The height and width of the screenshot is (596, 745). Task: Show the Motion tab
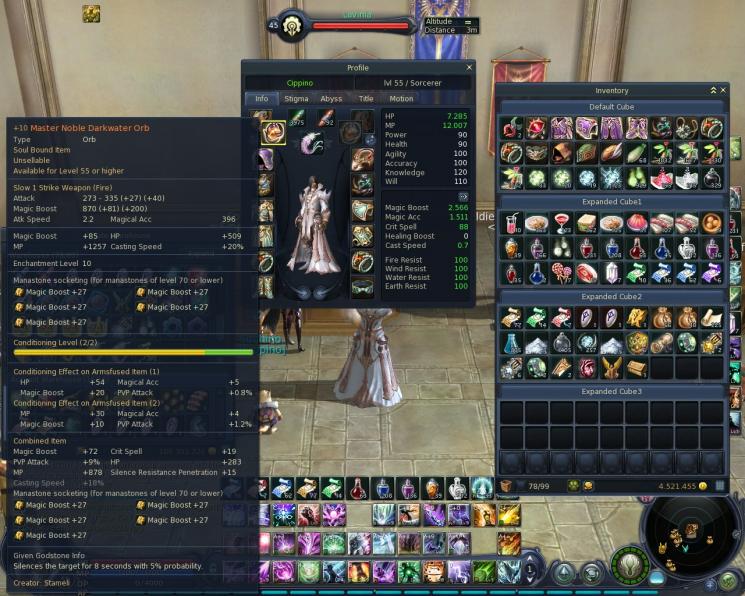tap(401, 99)
